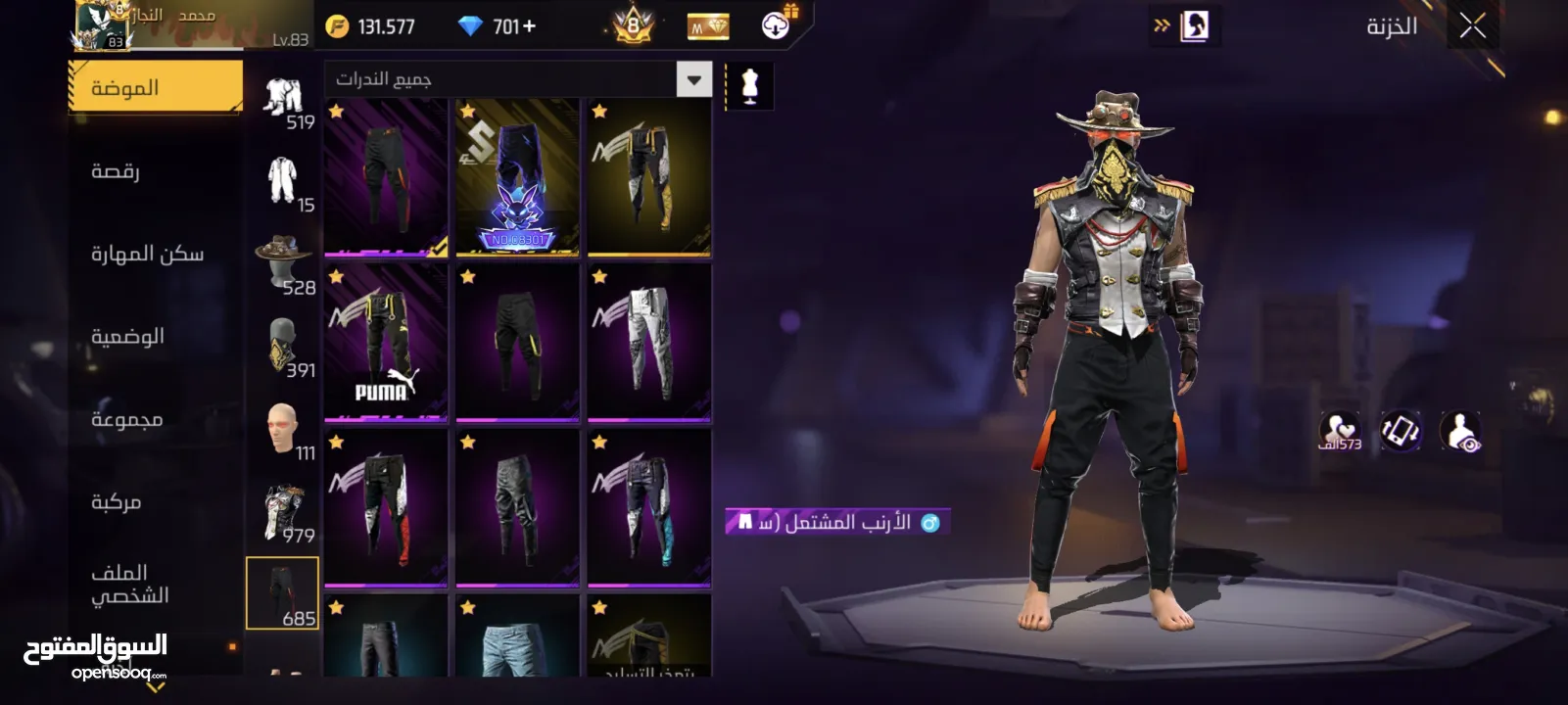The image size is (1568, 705).
Task: Open the mask category with 391 items
Action: [282, 347]
